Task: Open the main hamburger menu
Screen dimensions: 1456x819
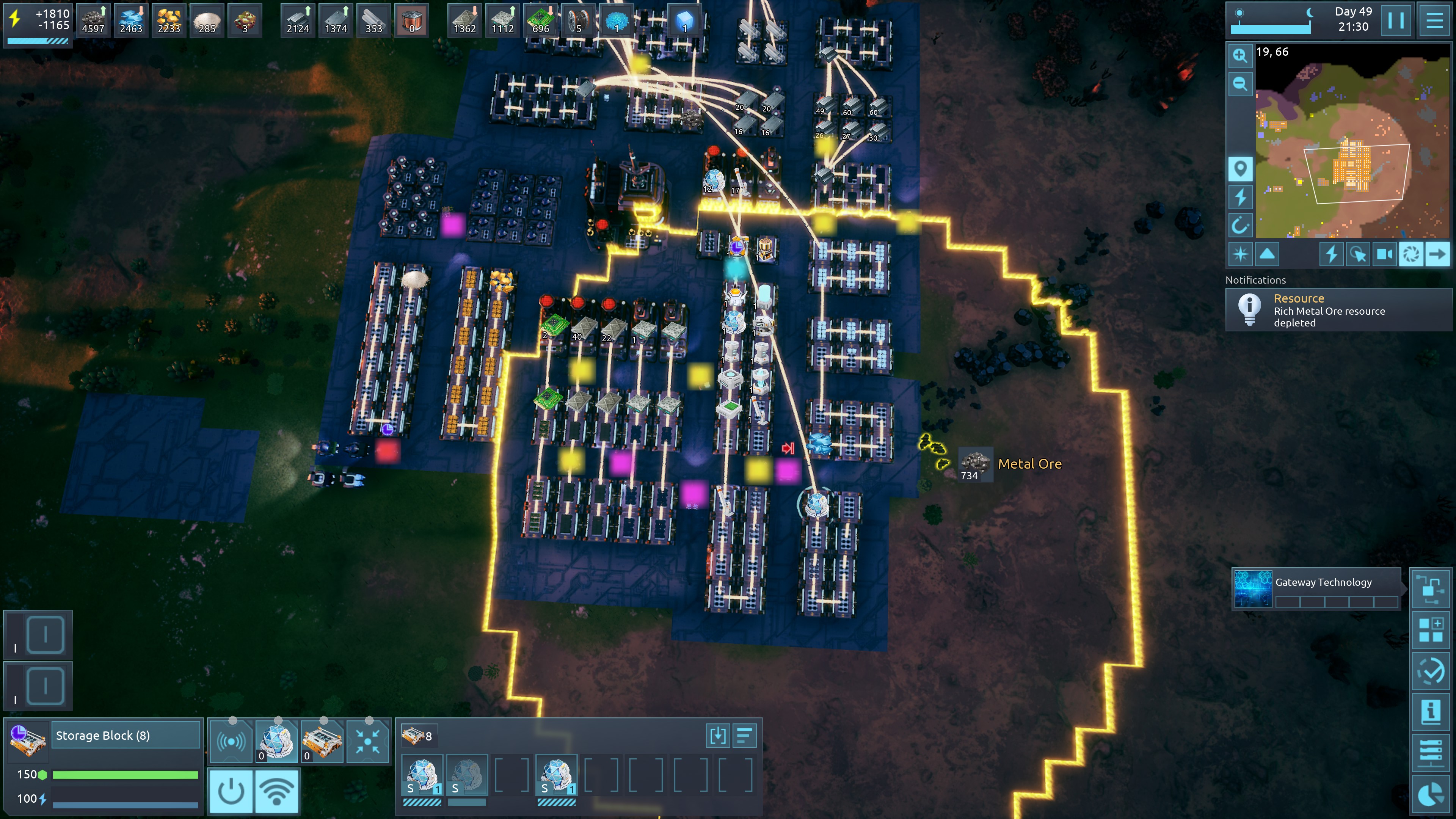Action: click(1434, 20)
